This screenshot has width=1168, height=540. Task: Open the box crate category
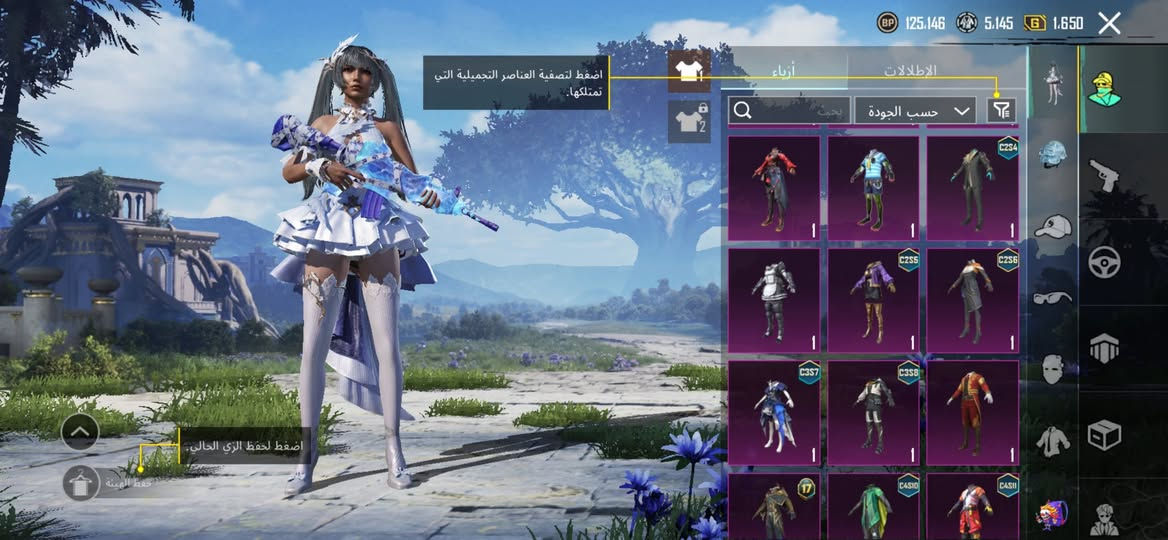1103,435
